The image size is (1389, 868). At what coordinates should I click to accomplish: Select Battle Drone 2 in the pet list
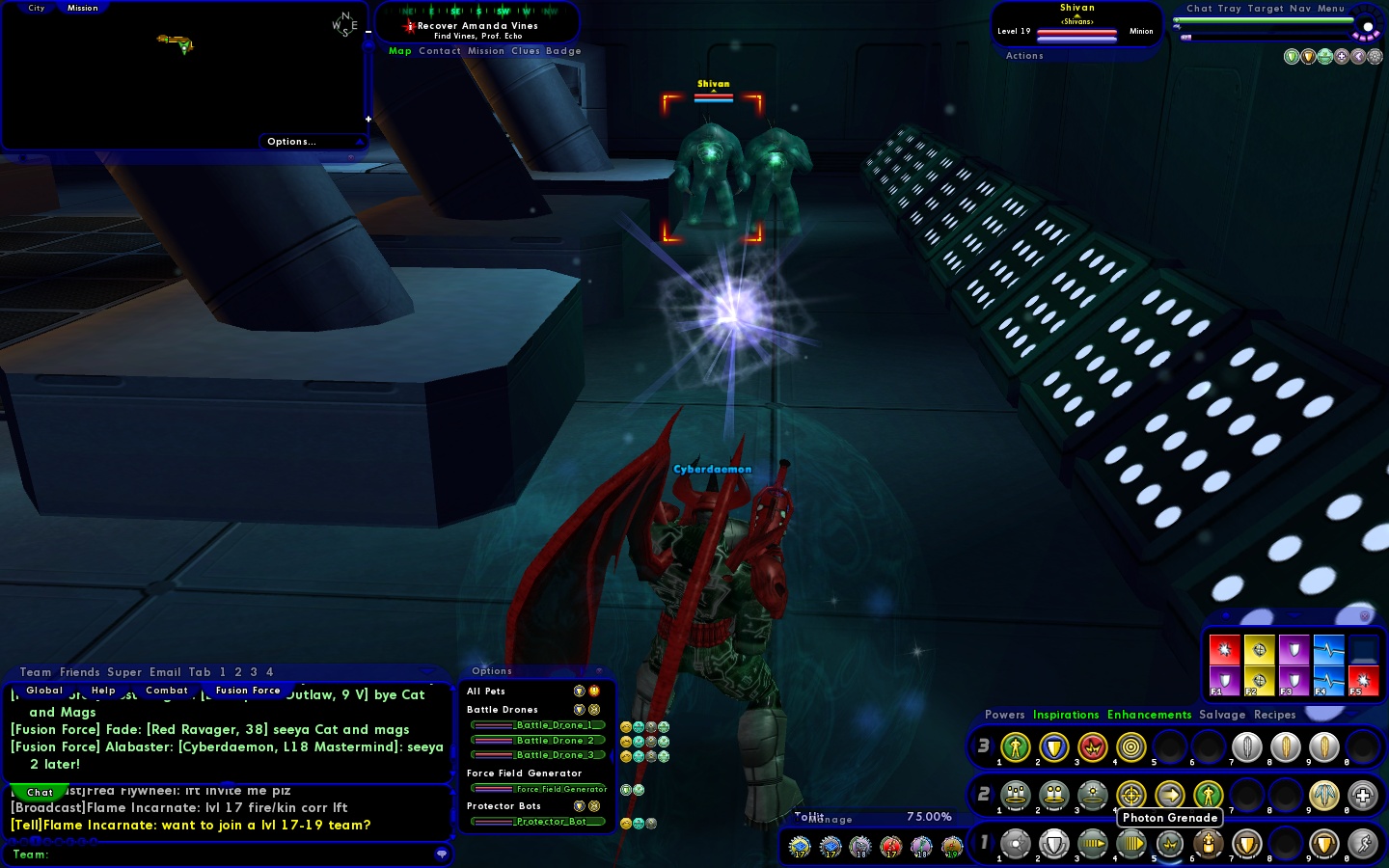(x=538, y=741)
